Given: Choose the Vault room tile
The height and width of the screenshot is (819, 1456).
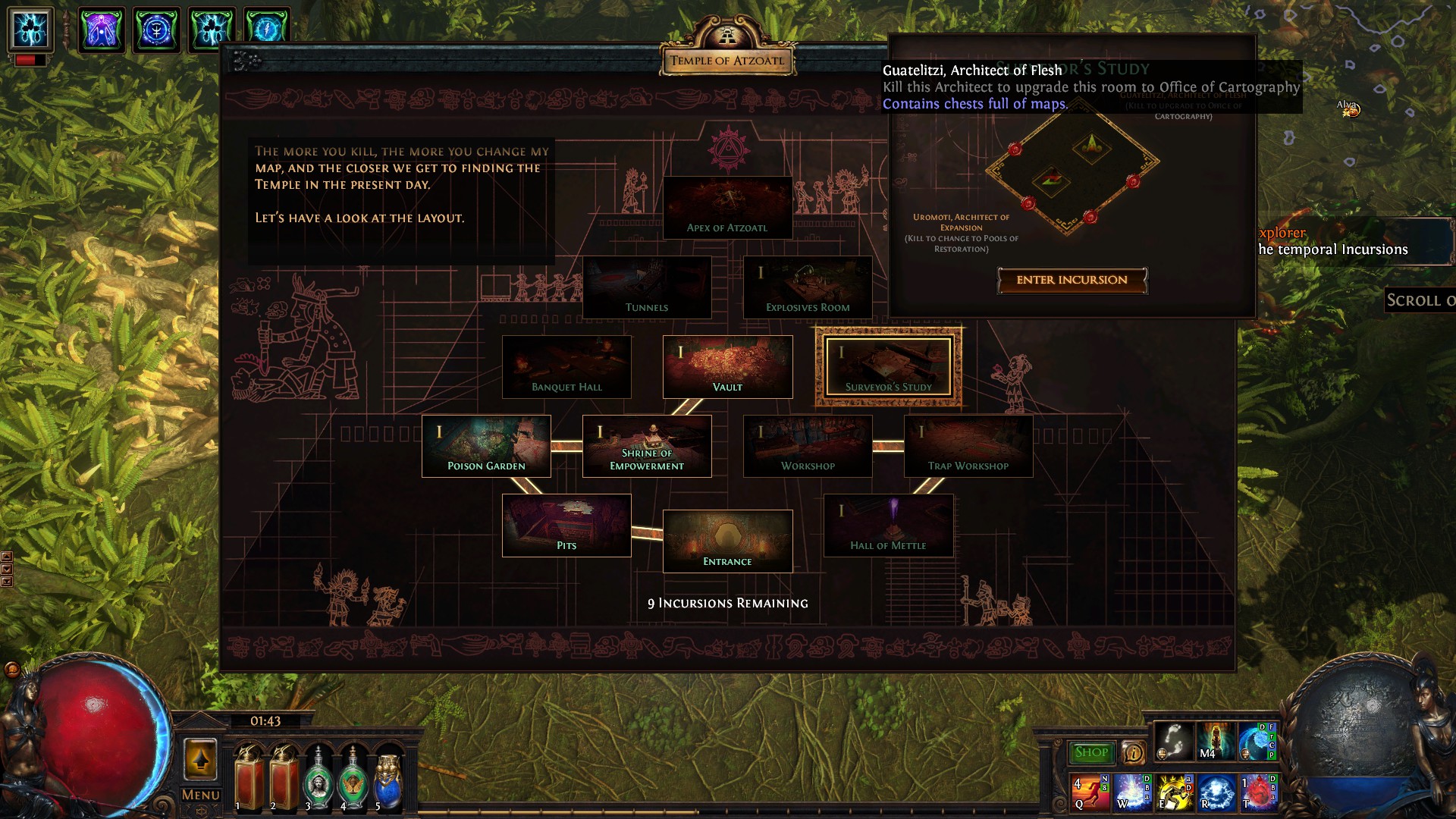Looking at the screenshot, I should point(727,367).
